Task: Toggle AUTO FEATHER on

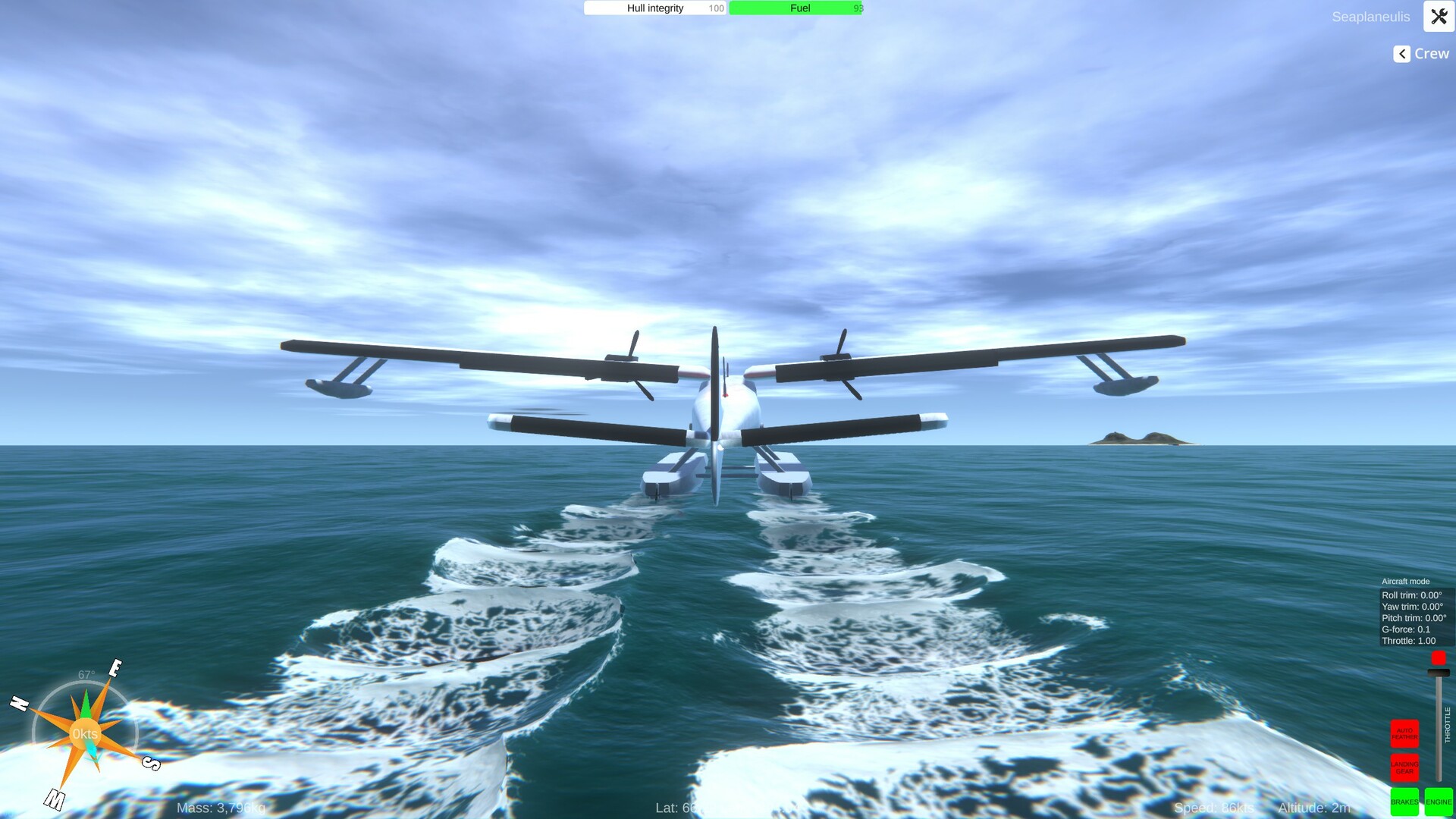Action: pyautogui.click(x=1404, y=733)
